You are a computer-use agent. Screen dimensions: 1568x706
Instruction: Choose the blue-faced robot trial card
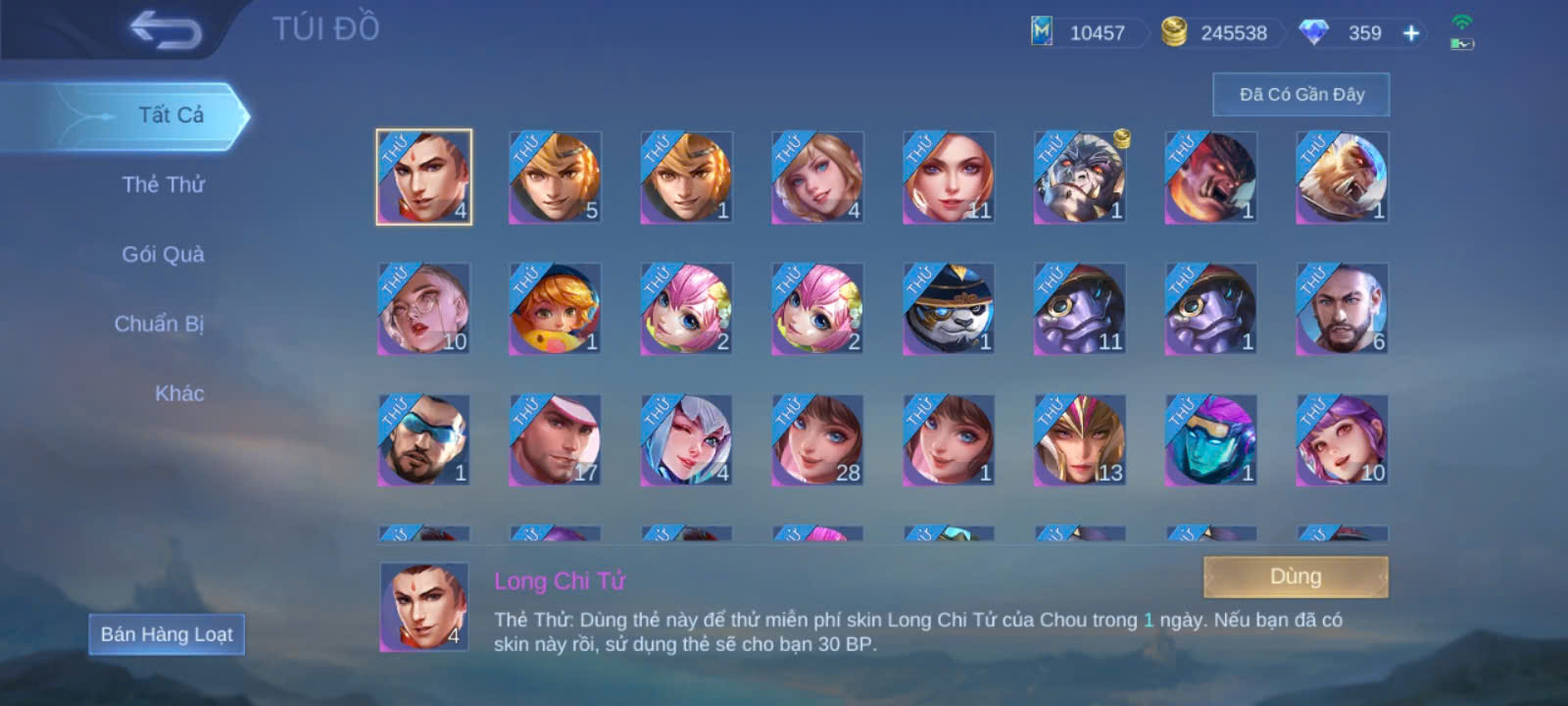(1210, 440)
